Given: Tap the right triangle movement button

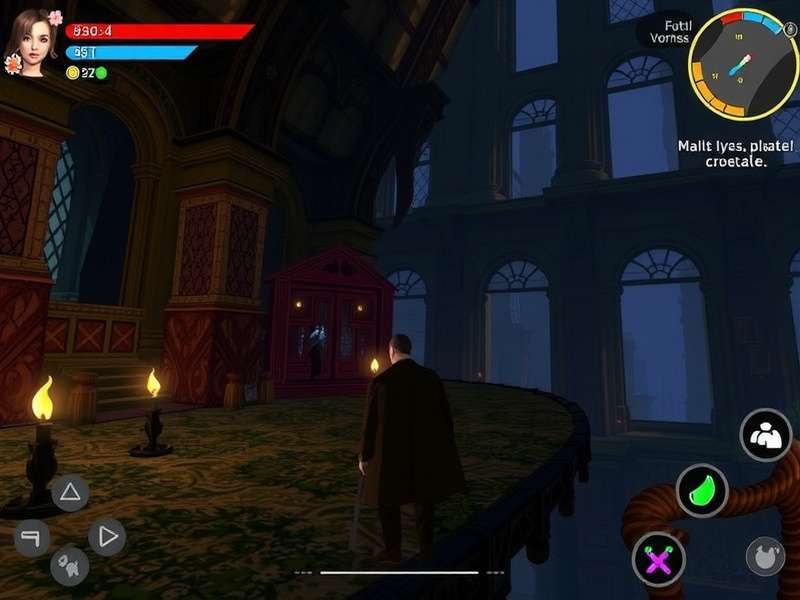Looking at the screenshot, I should click(107, 537).
